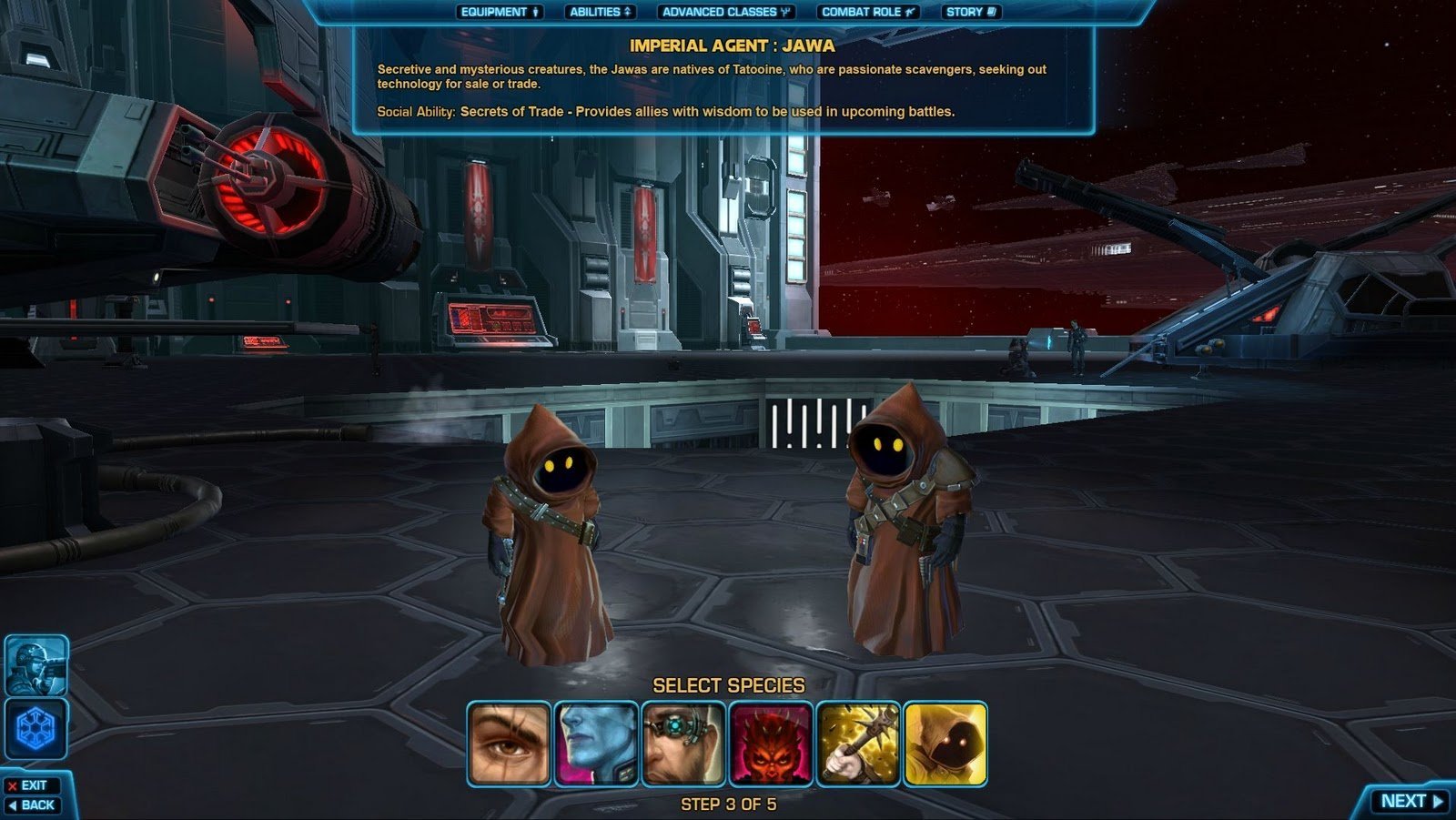Click the Imperial Agent class icon

[x=36, y=665]
